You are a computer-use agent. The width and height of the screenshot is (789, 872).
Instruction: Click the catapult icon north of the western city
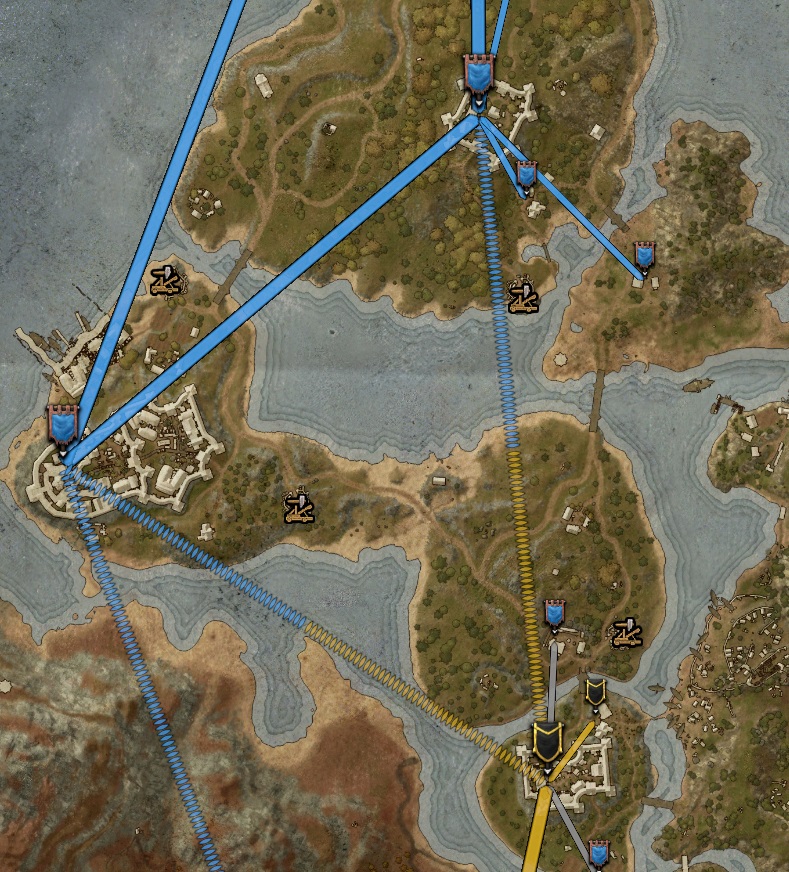click(x=166, y=281)
